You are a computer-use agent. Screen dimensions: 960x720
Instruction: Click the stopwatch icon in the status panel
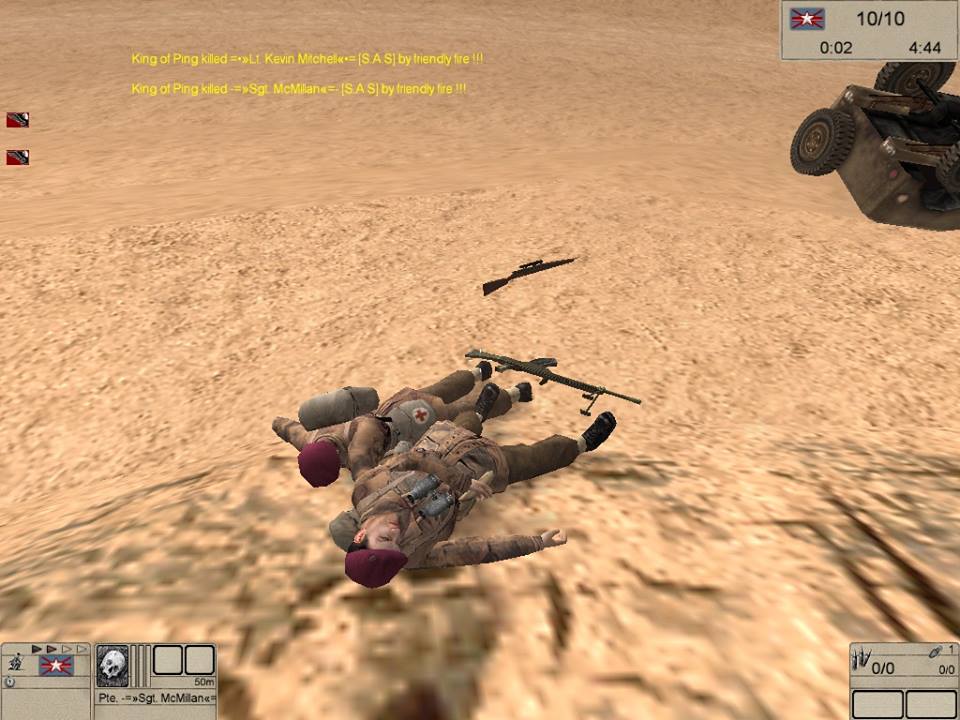9,682
